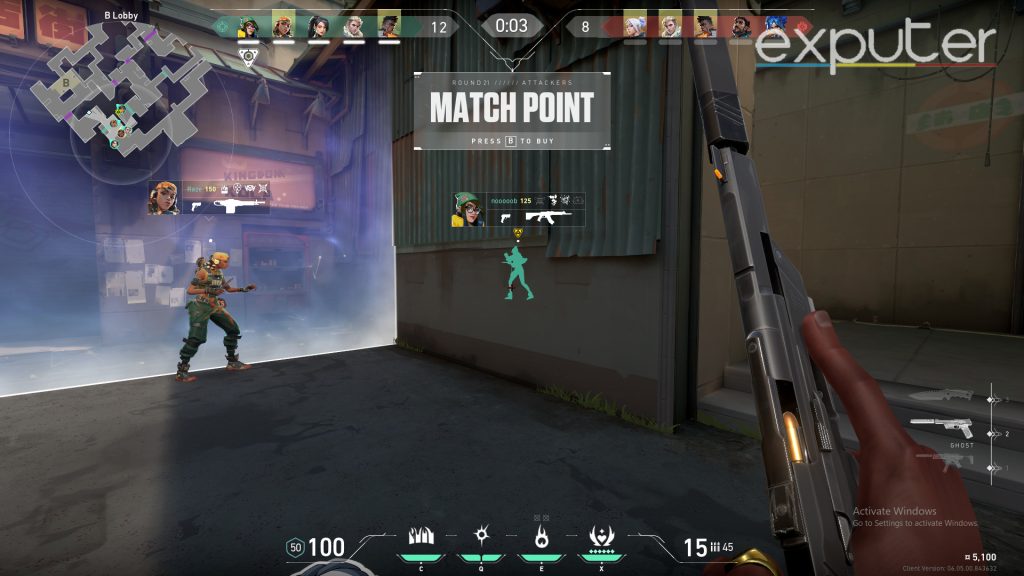
Task: Click the Raze ally nameplate with Odin
Action: (209, 196)
